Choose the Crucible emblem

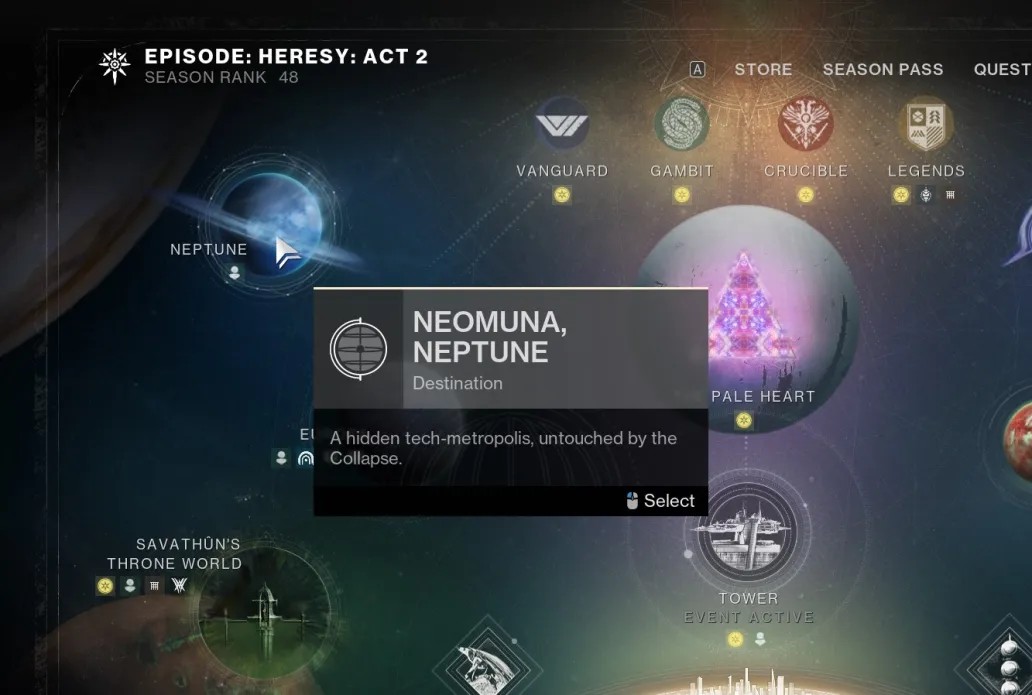pos(805,125)
